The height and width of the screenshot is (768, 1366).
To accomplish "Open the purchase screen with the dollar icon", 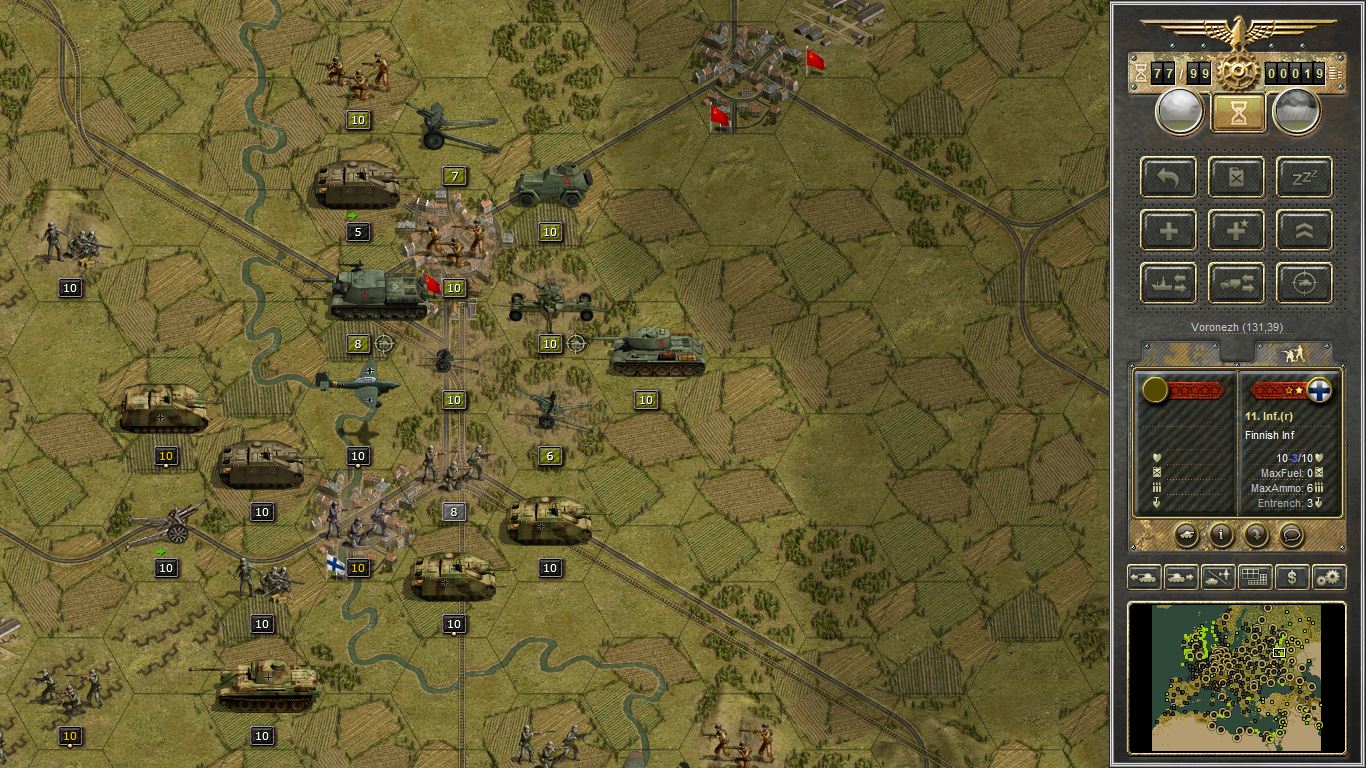I will pos(1293,577).
